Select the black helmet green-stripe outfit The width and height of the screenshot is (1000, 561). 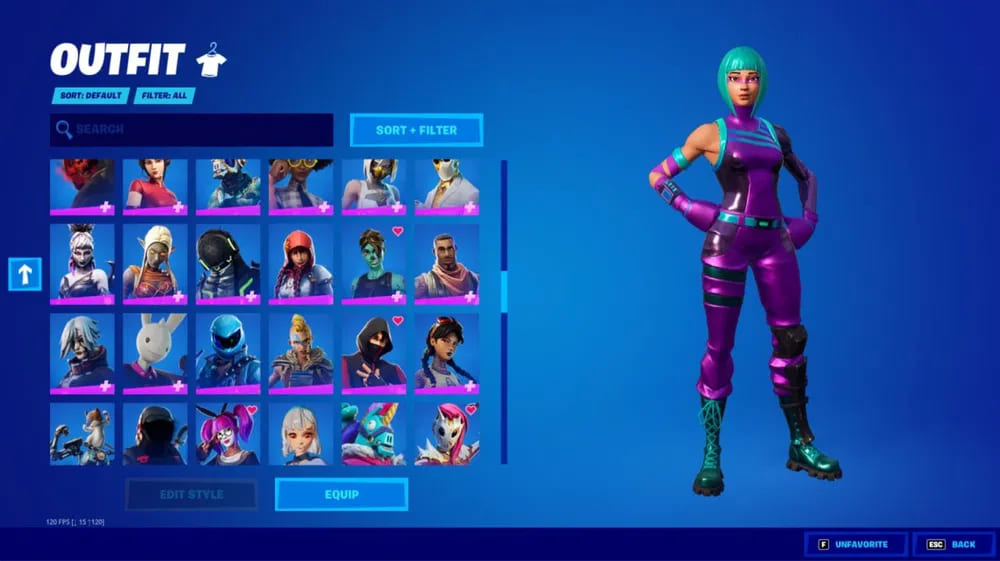(x=228, y=263)
